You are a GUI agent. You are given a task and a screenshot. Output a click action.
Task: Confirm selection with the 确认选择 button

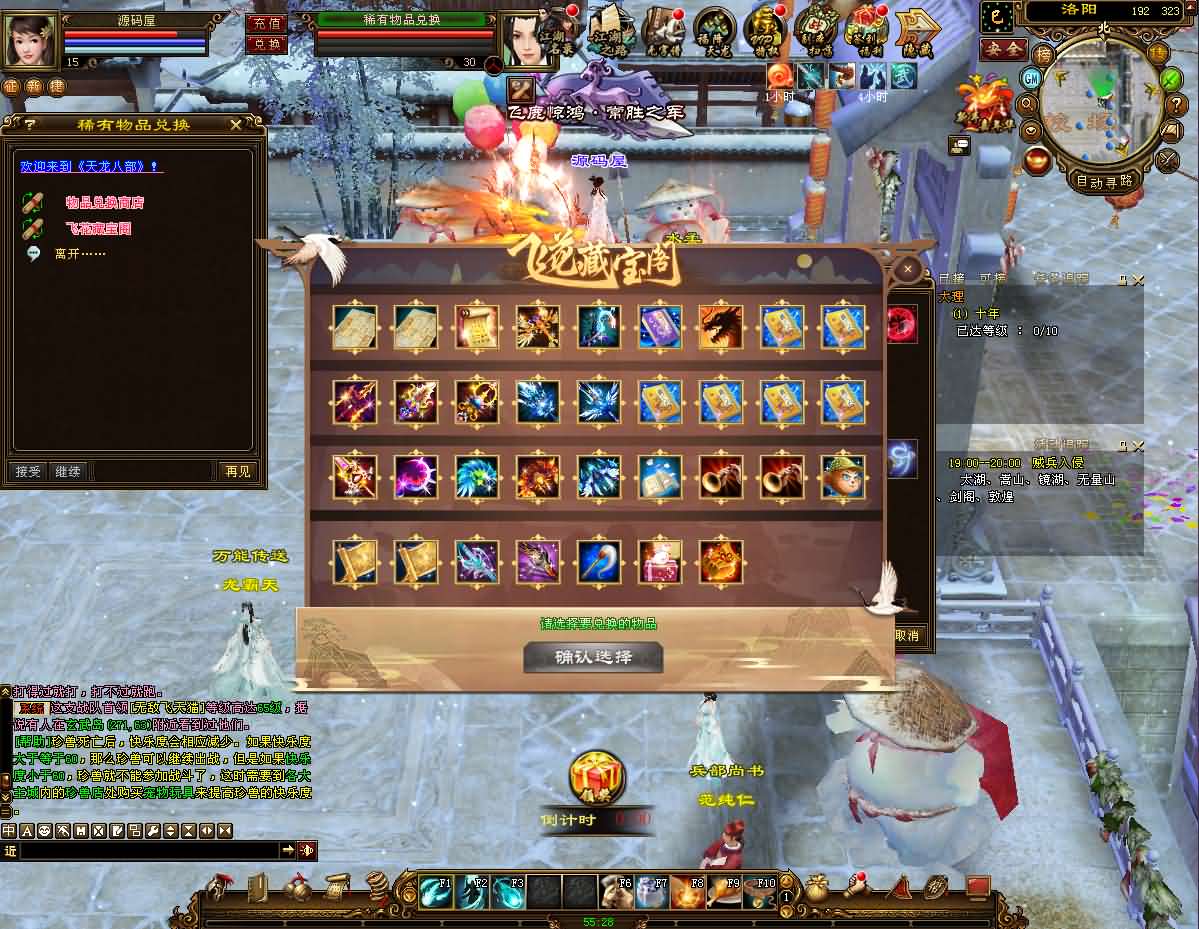(593, 657)
